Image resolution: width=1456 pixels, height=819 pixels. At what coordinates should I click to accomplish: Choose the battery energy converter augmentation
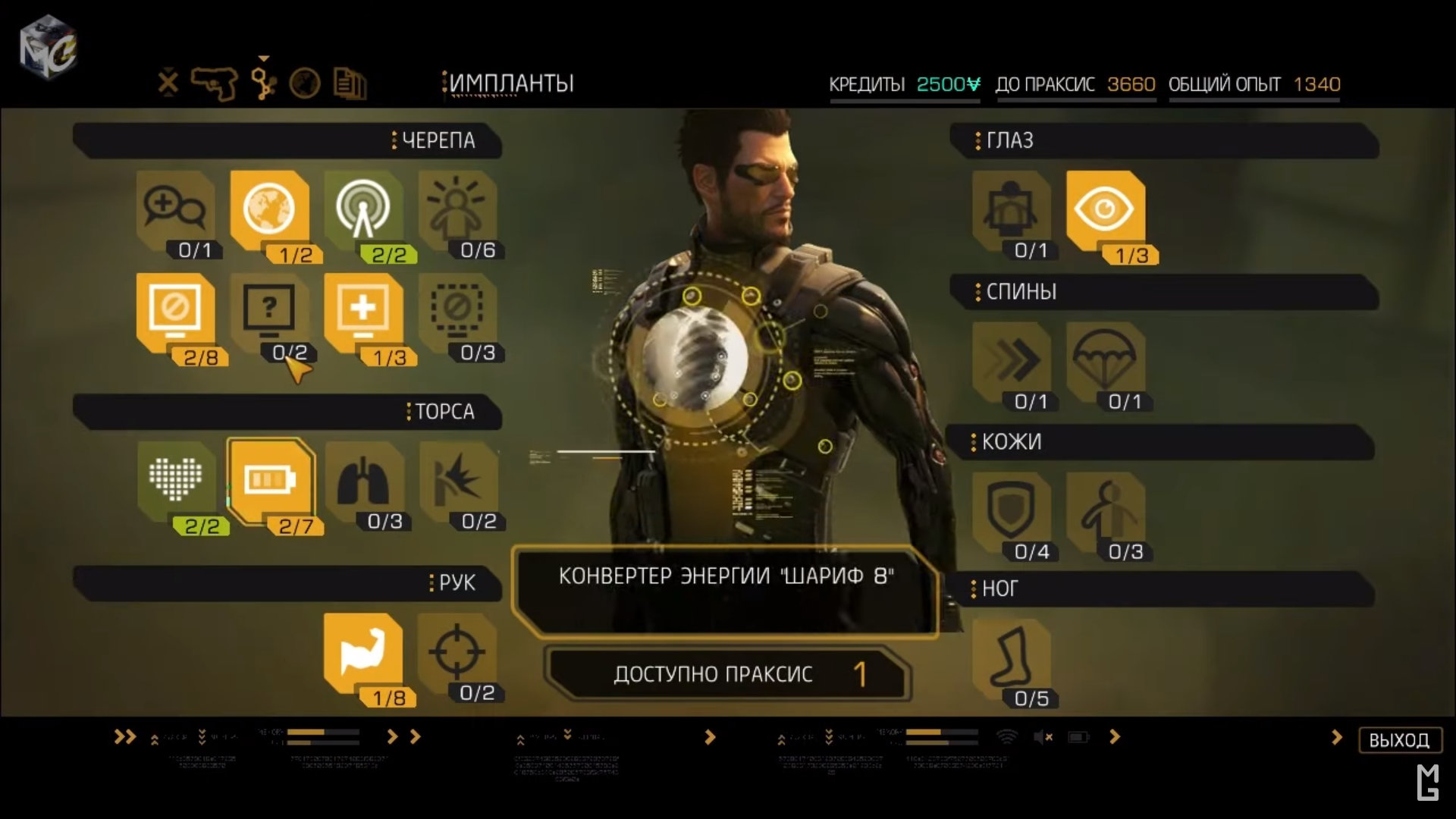(x=269, y=480)
